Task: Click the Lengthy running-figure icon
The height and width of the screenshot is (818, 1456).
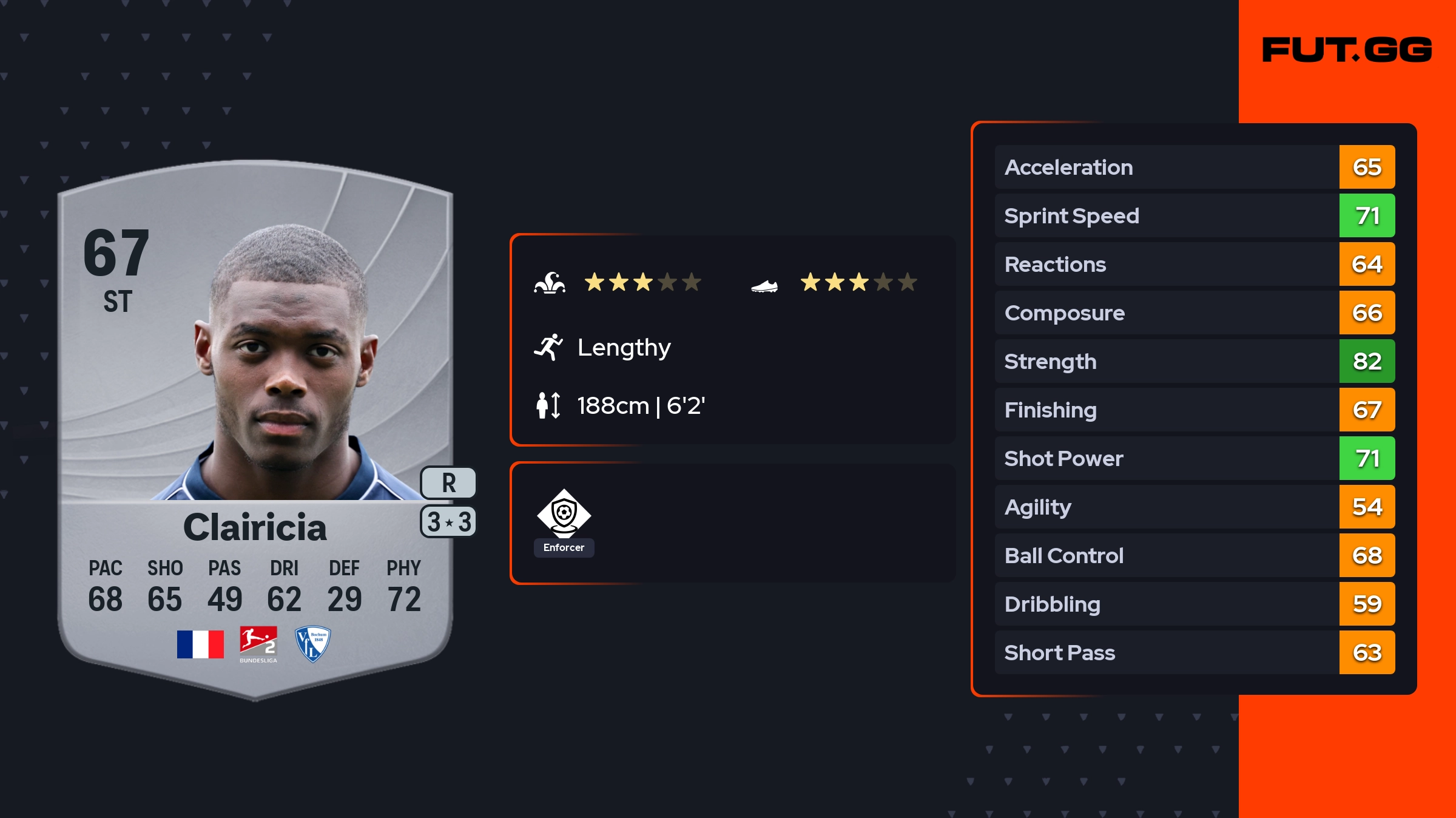Action: point(548,347)
